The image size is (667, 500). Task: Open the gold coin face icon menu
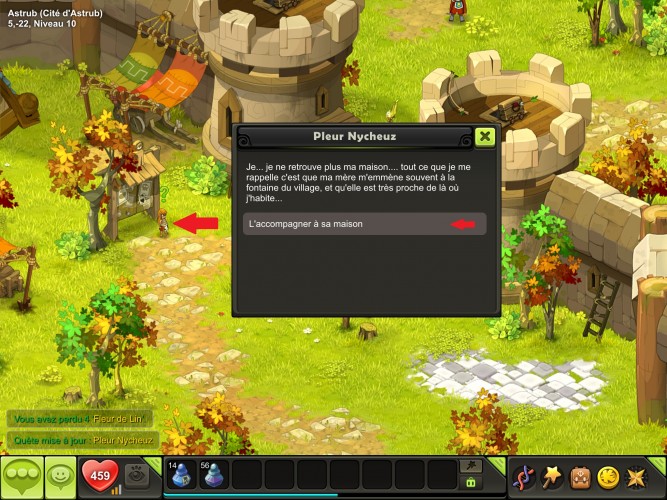[x=607, y=476]
